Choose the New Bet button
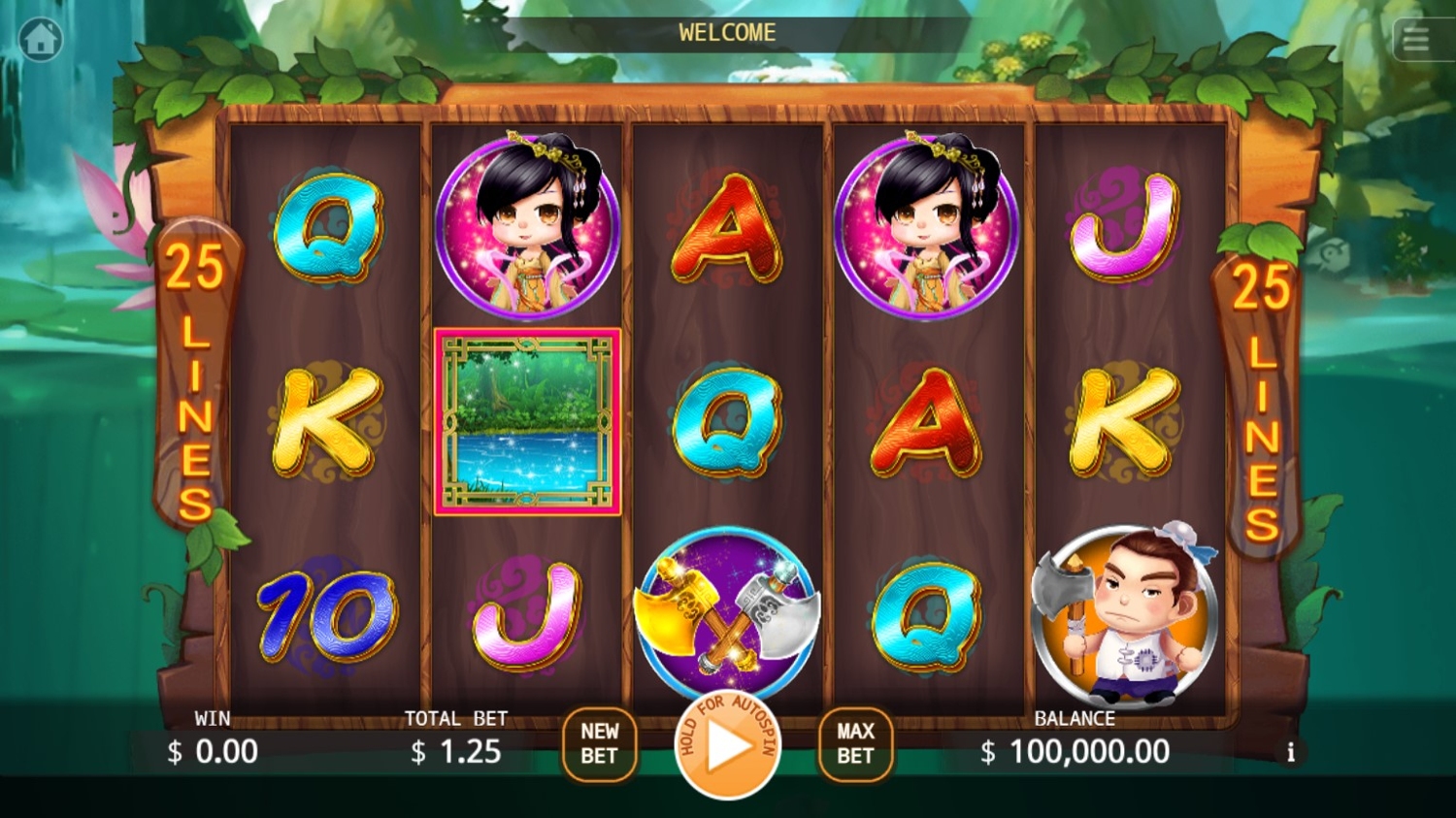Viewport: 1456px width, 818px height. point(599,744)
